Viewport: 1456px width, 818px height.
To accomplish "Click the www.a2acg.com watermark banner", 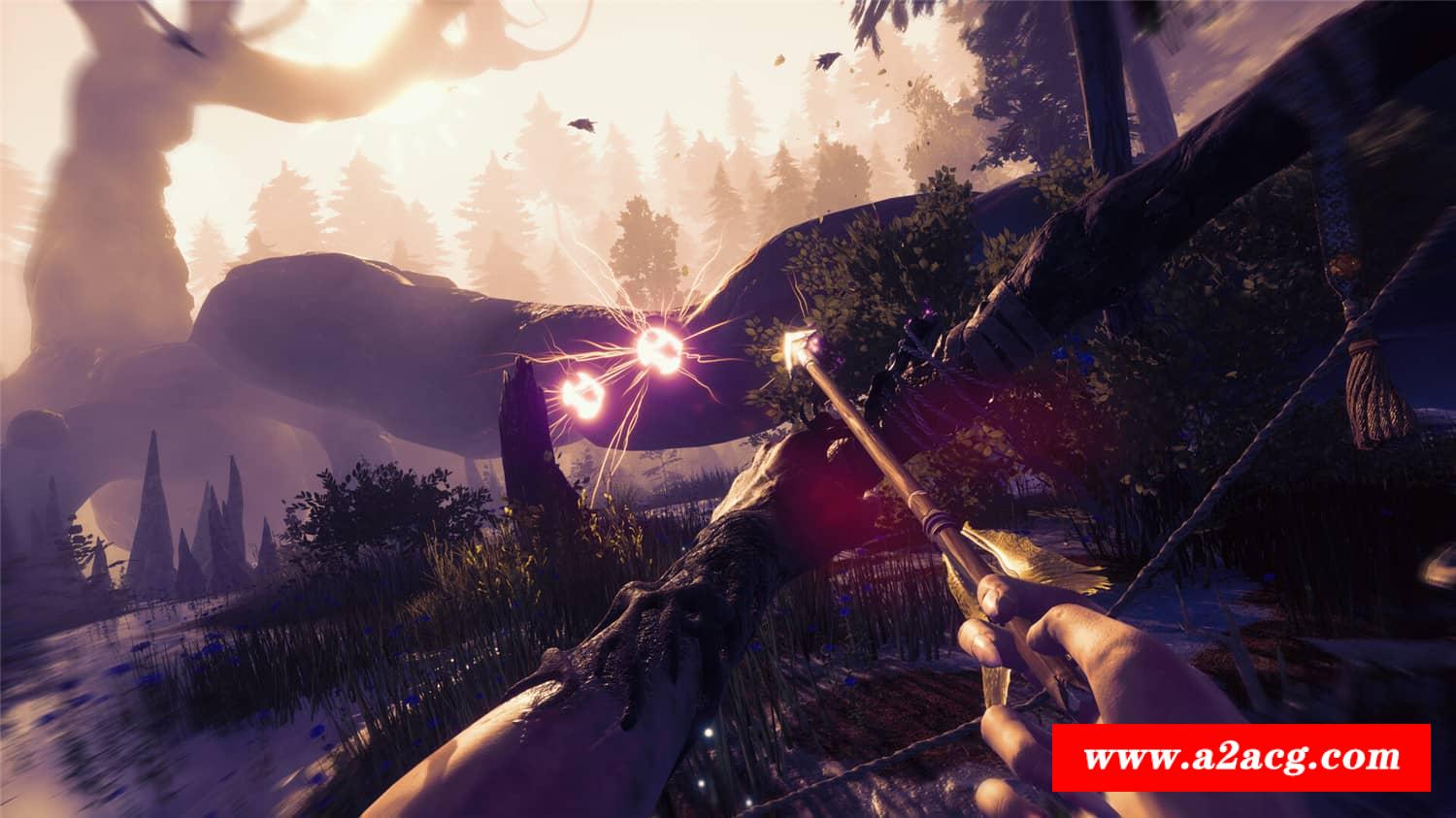I will 1241,758.
